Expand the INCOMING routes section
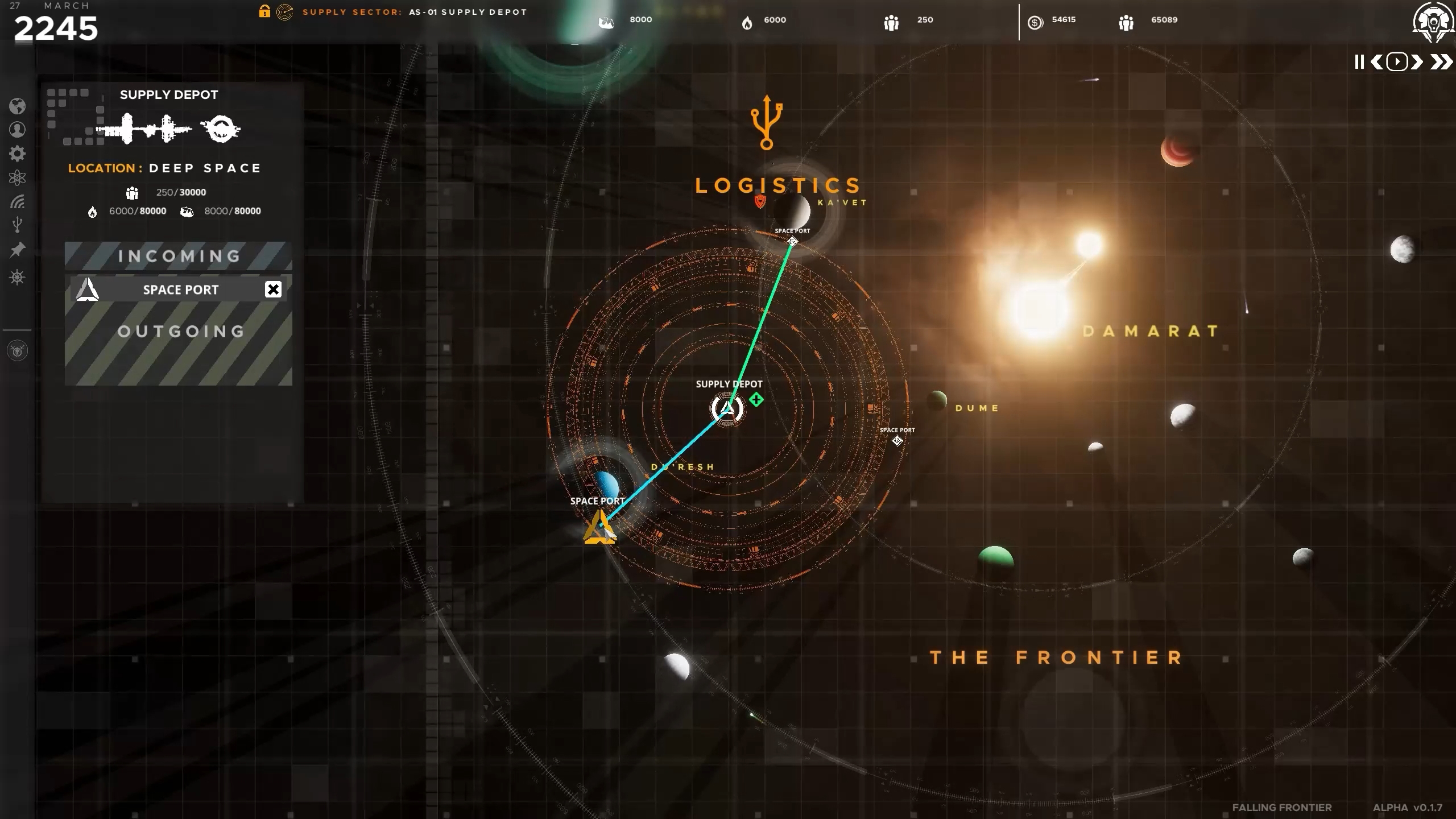The width and height of the screenshot is (1456, 819). click(179, 256)
